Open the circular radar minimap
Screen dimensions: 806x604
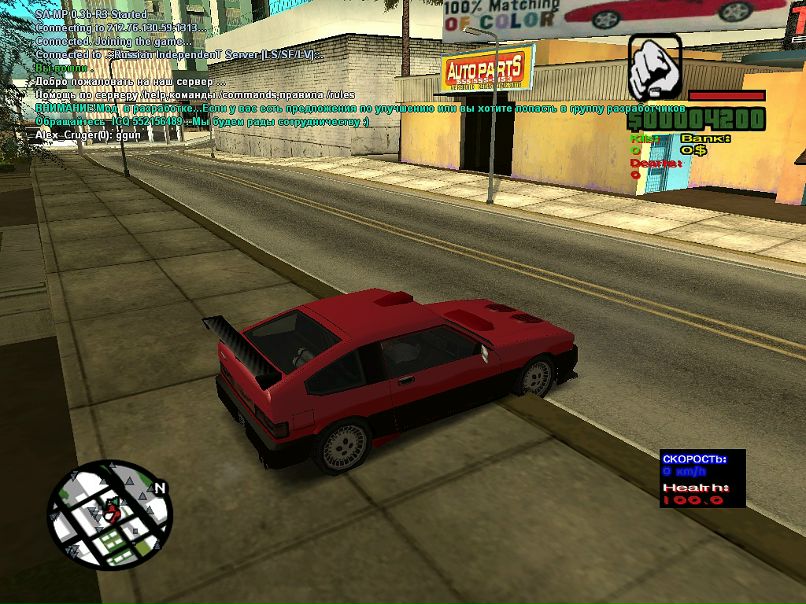pyautogui.click(x=109, y=514)
